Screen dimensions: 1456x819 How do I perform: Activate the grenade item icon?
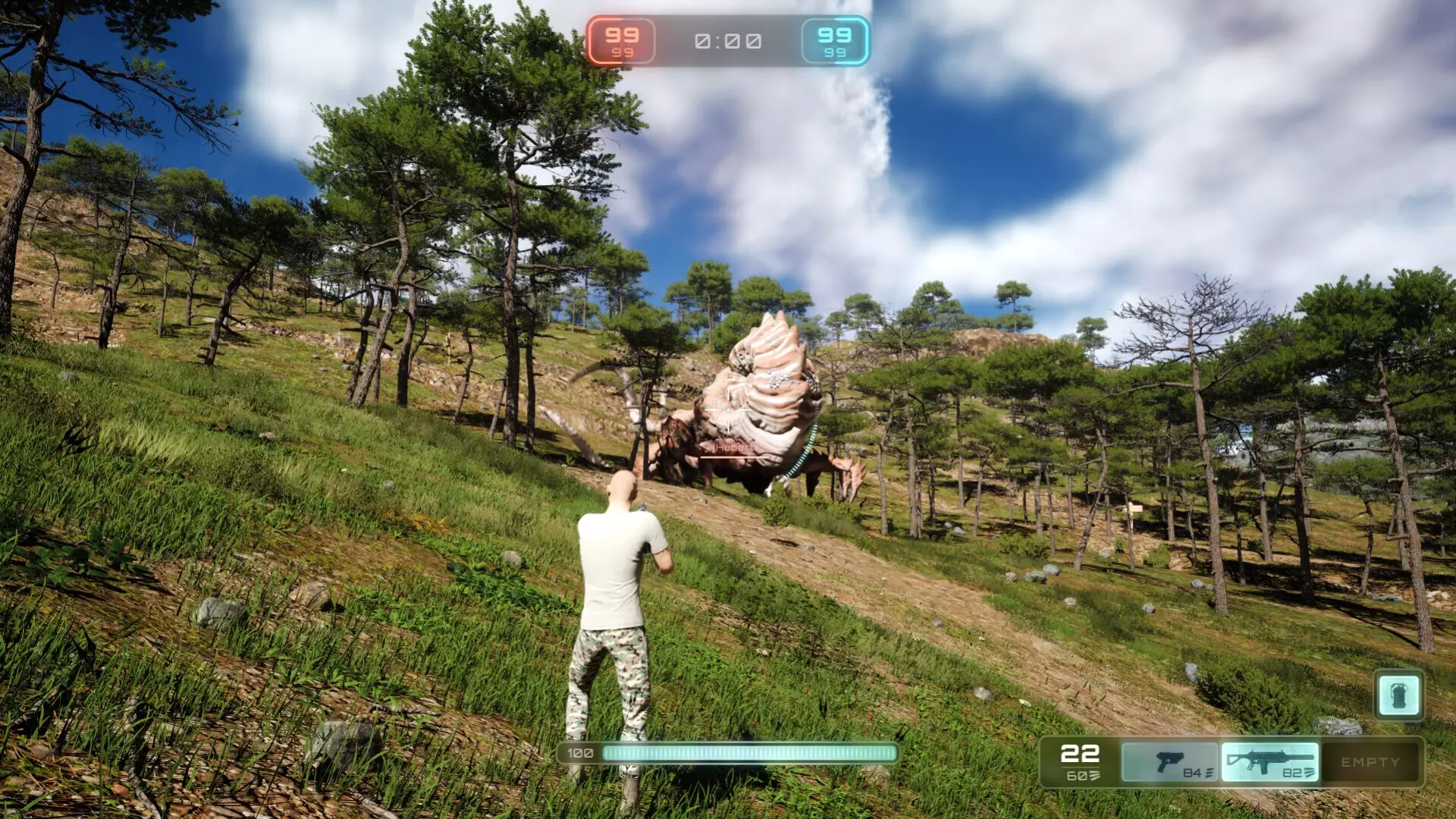point(1398,695)
